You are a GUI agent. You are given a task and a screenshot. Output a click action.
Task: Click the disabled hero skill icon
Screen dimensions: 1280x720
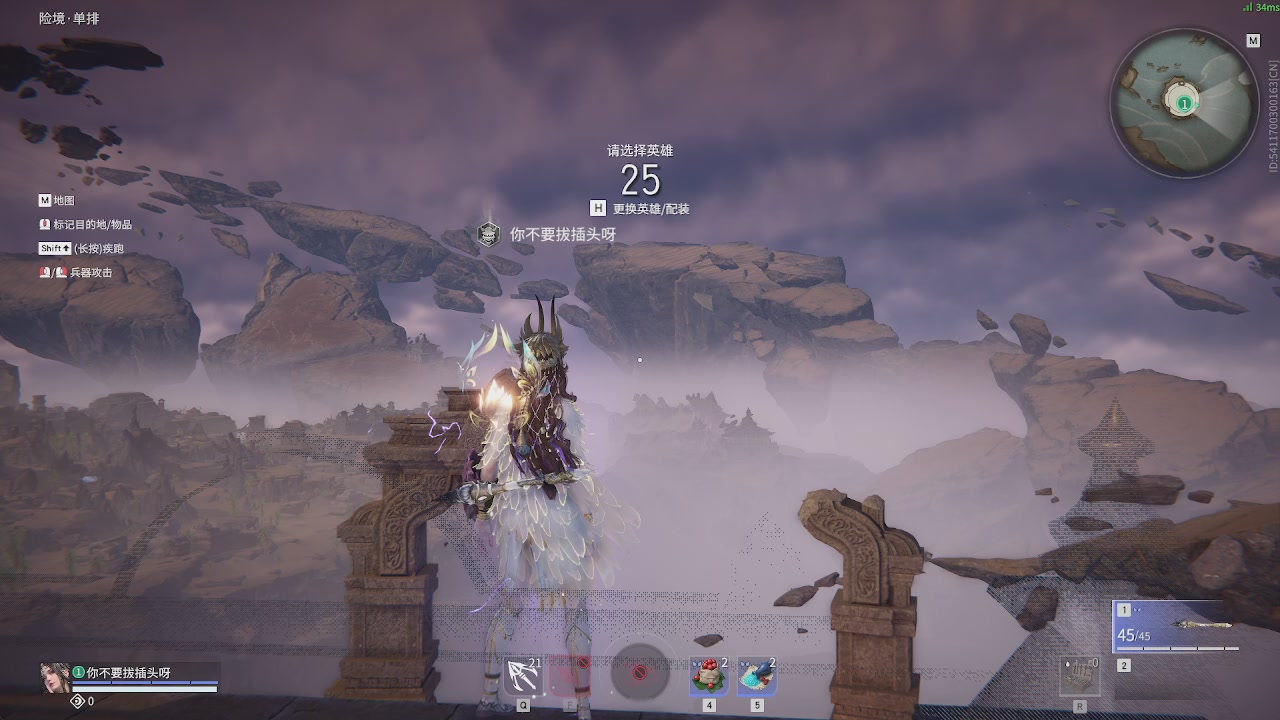[x=570, y=675]
